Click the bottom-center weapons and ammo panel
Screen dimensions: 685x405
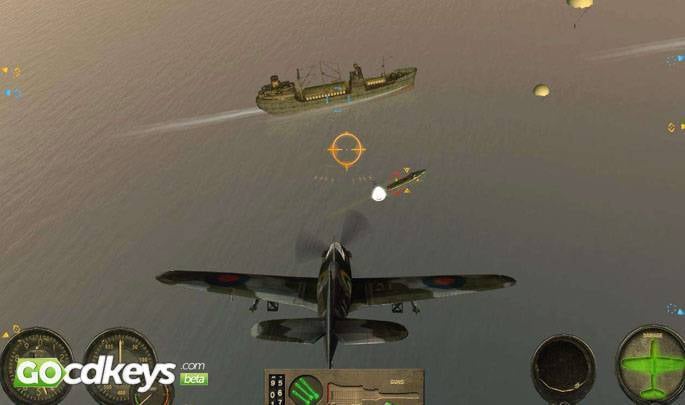click(343, 387)
